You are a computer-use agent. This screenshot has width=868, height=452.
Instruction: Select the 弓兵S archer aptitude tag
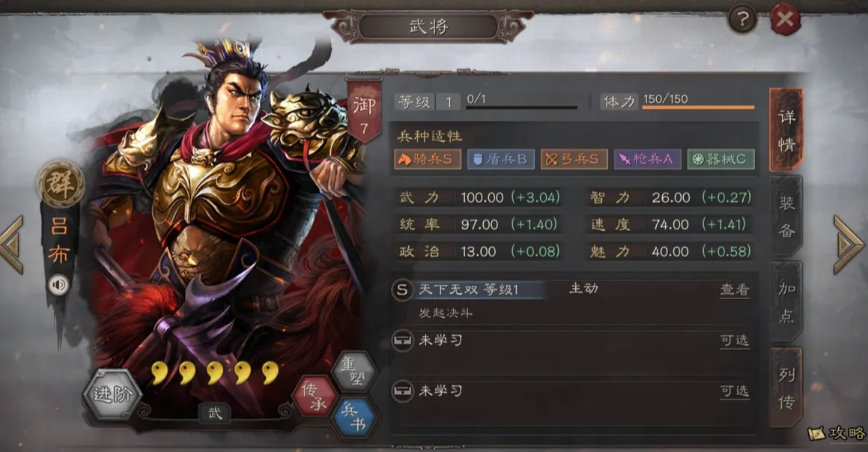(574, 158)
